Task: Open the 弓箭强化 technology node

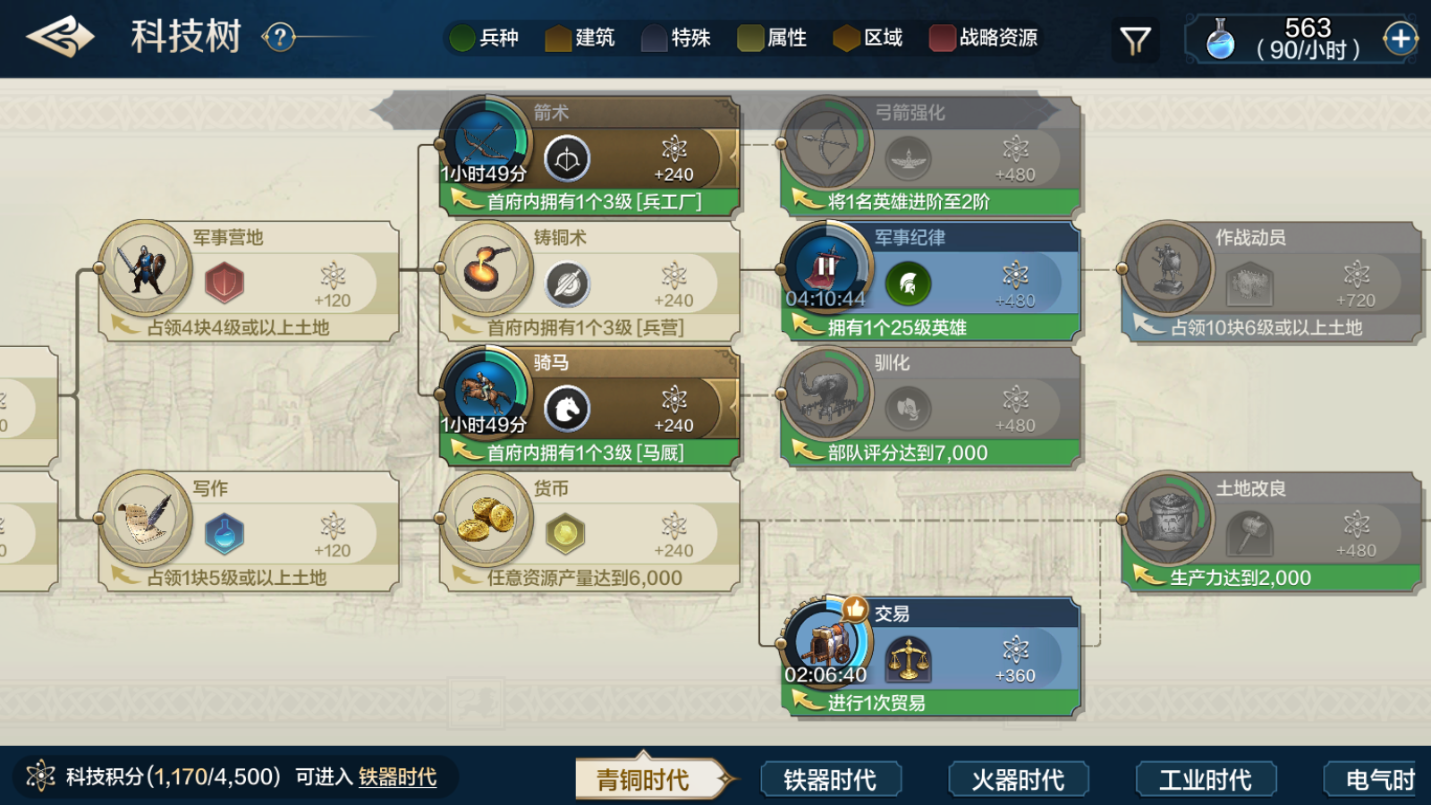Action: (x=930, y=156)
